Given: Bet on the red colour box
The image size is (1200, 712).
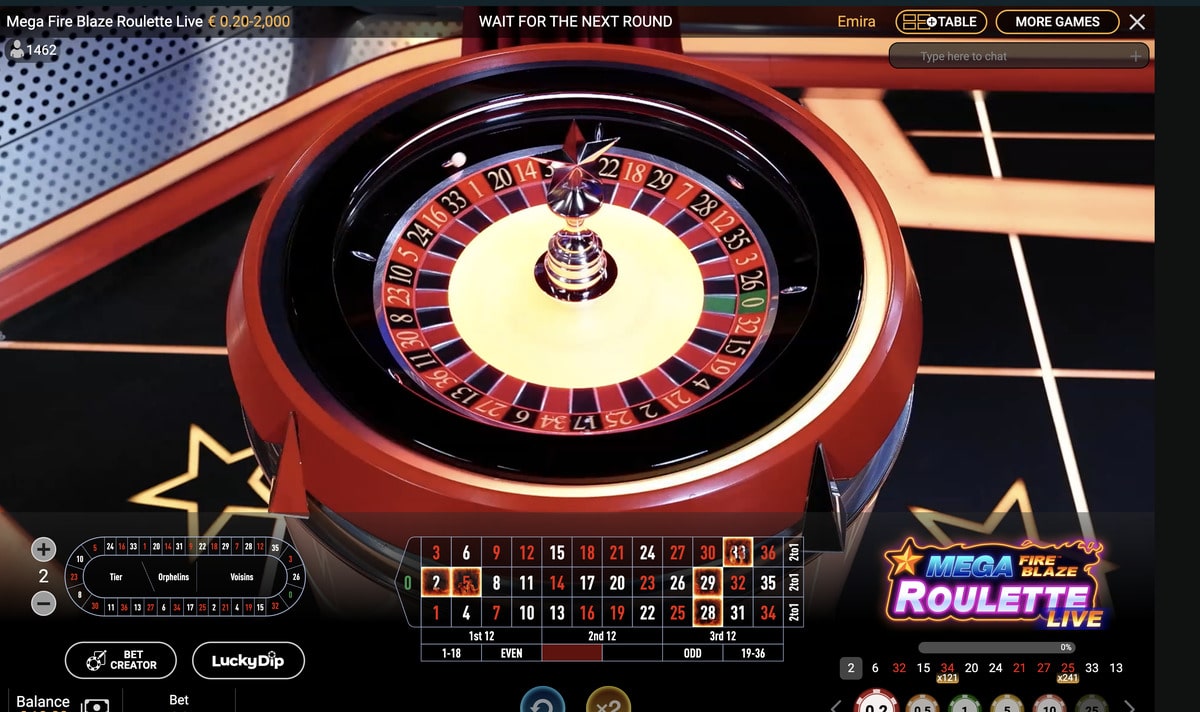Looking at the screenshot, I should point(572,653).
